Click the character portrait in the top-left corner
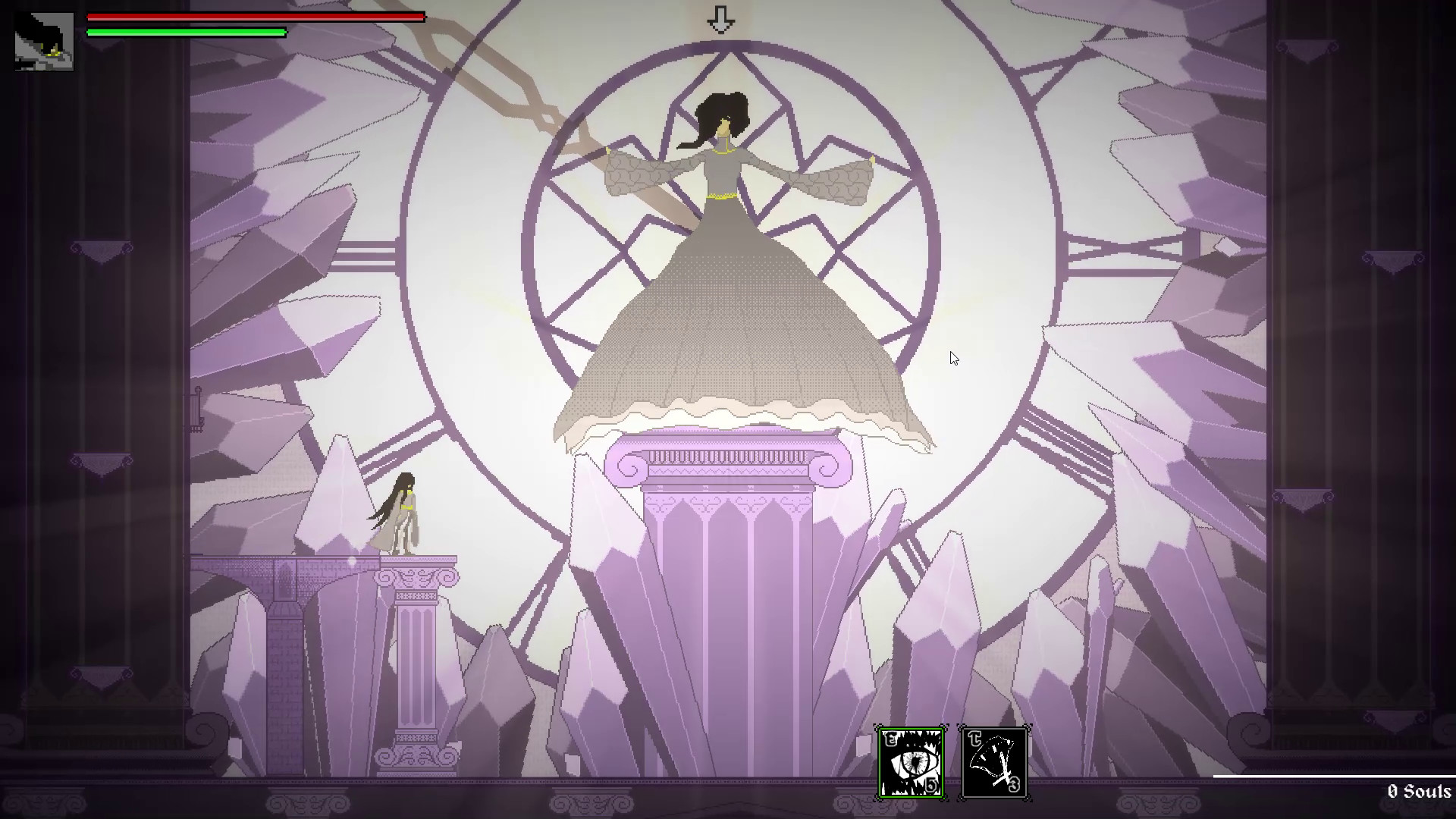The image size is (1456, 819). [43, 43]
